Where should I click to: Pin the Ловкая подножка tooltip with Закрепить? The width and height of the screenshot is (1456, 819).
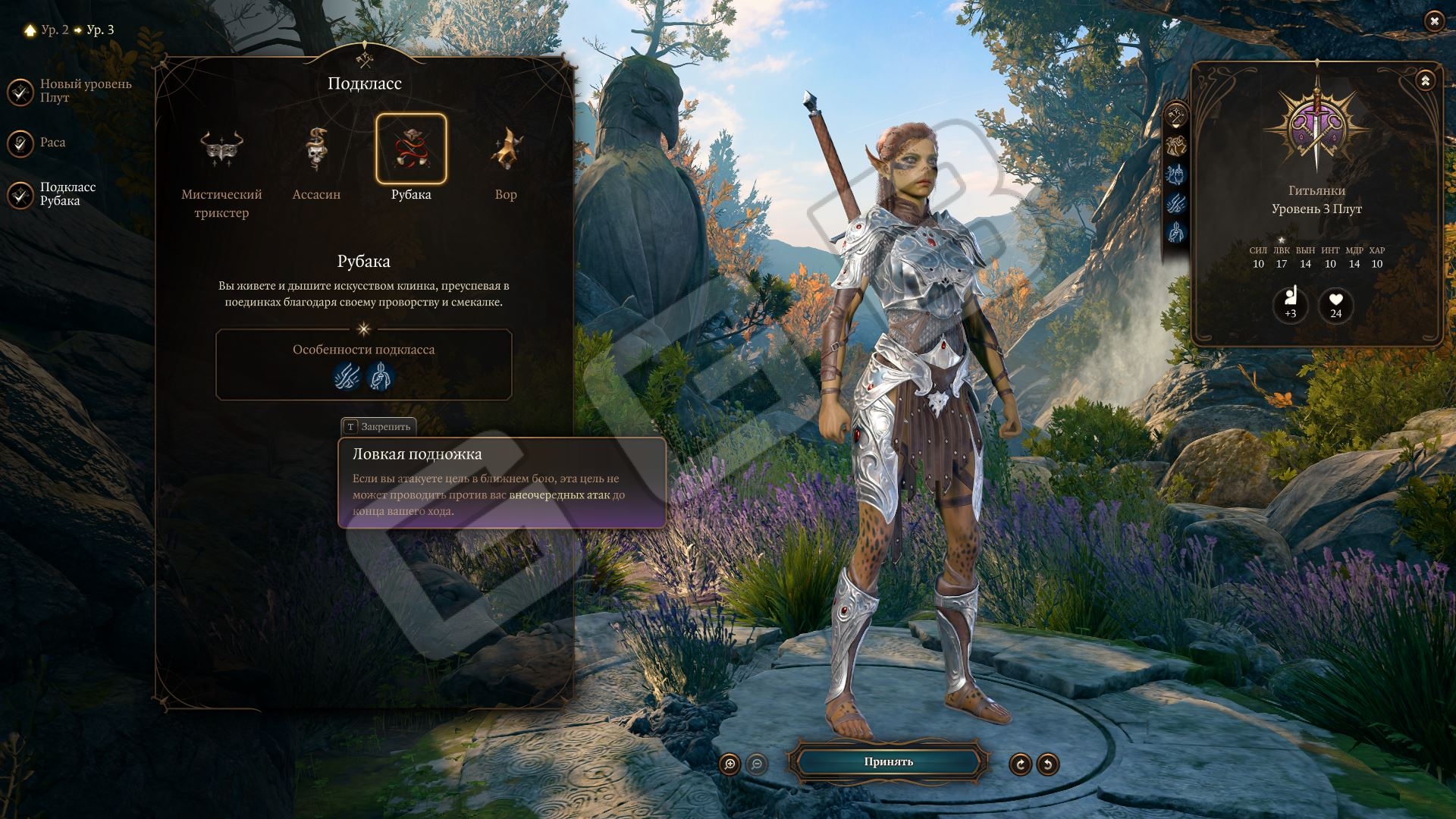(x=378, y=427)
